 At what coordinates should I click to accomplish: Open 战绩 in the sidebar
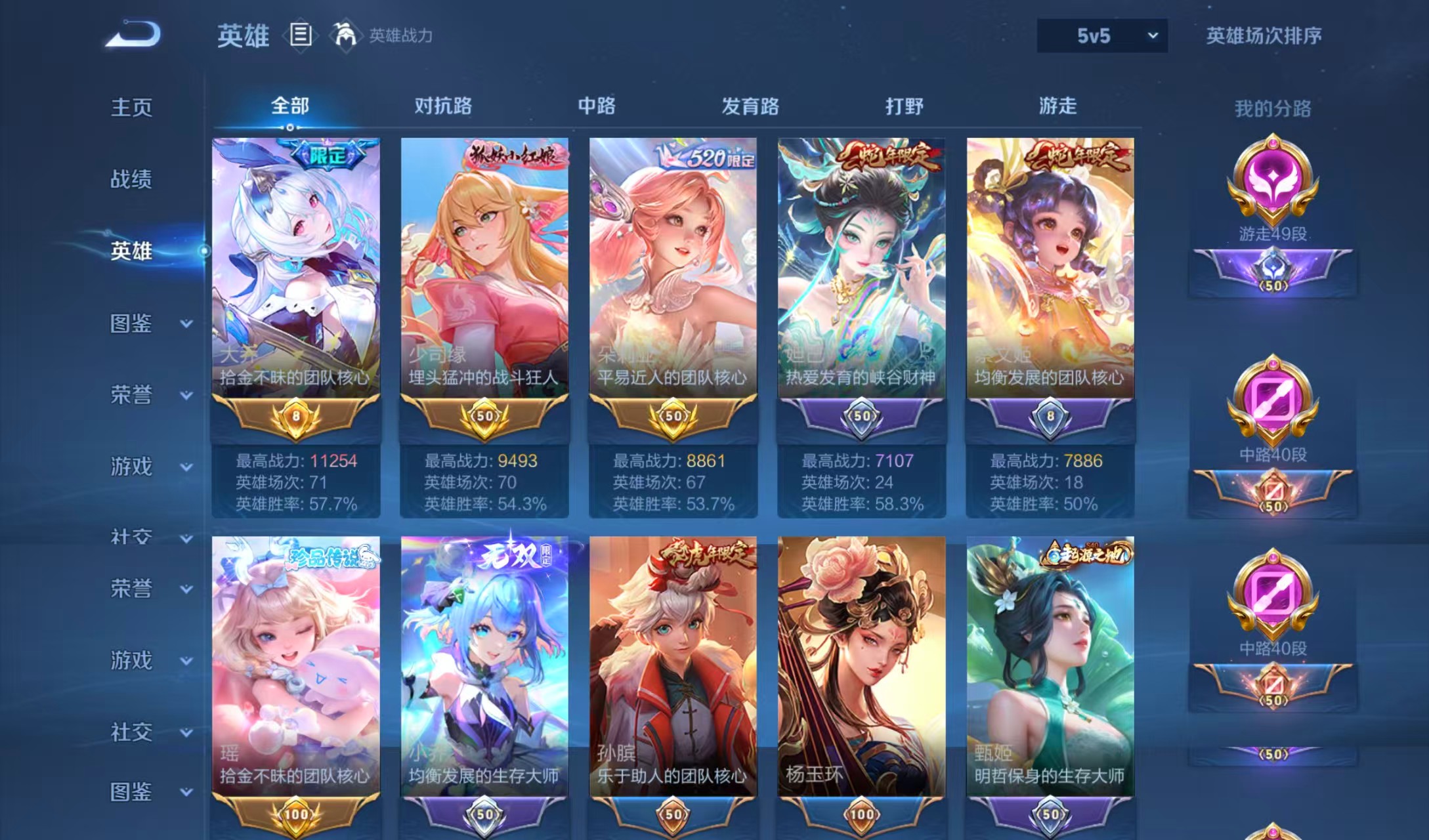[131, 178]
